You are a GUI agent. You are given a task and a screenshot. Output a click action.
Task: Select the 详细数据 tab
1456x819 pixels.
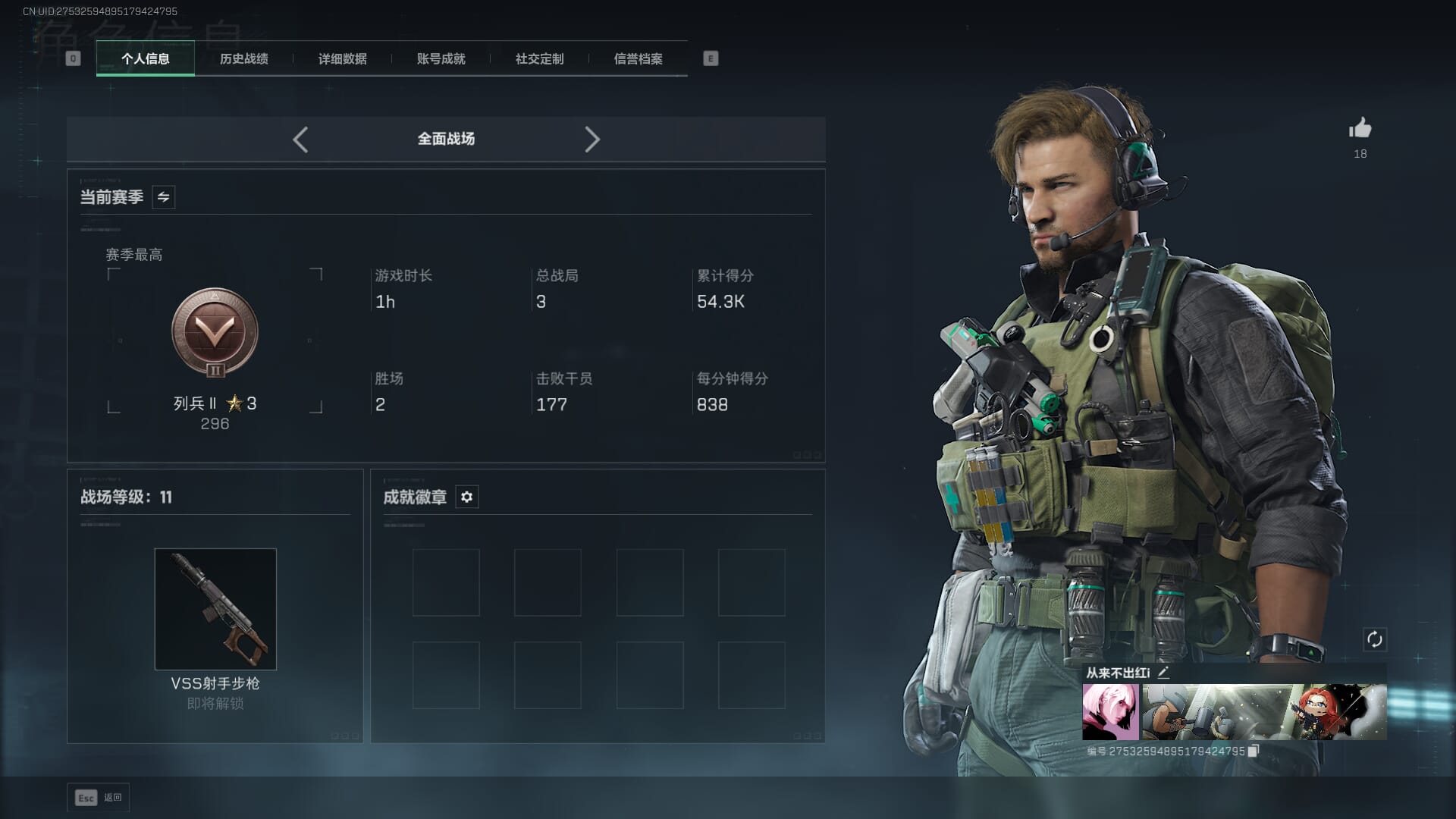(342, 58)
